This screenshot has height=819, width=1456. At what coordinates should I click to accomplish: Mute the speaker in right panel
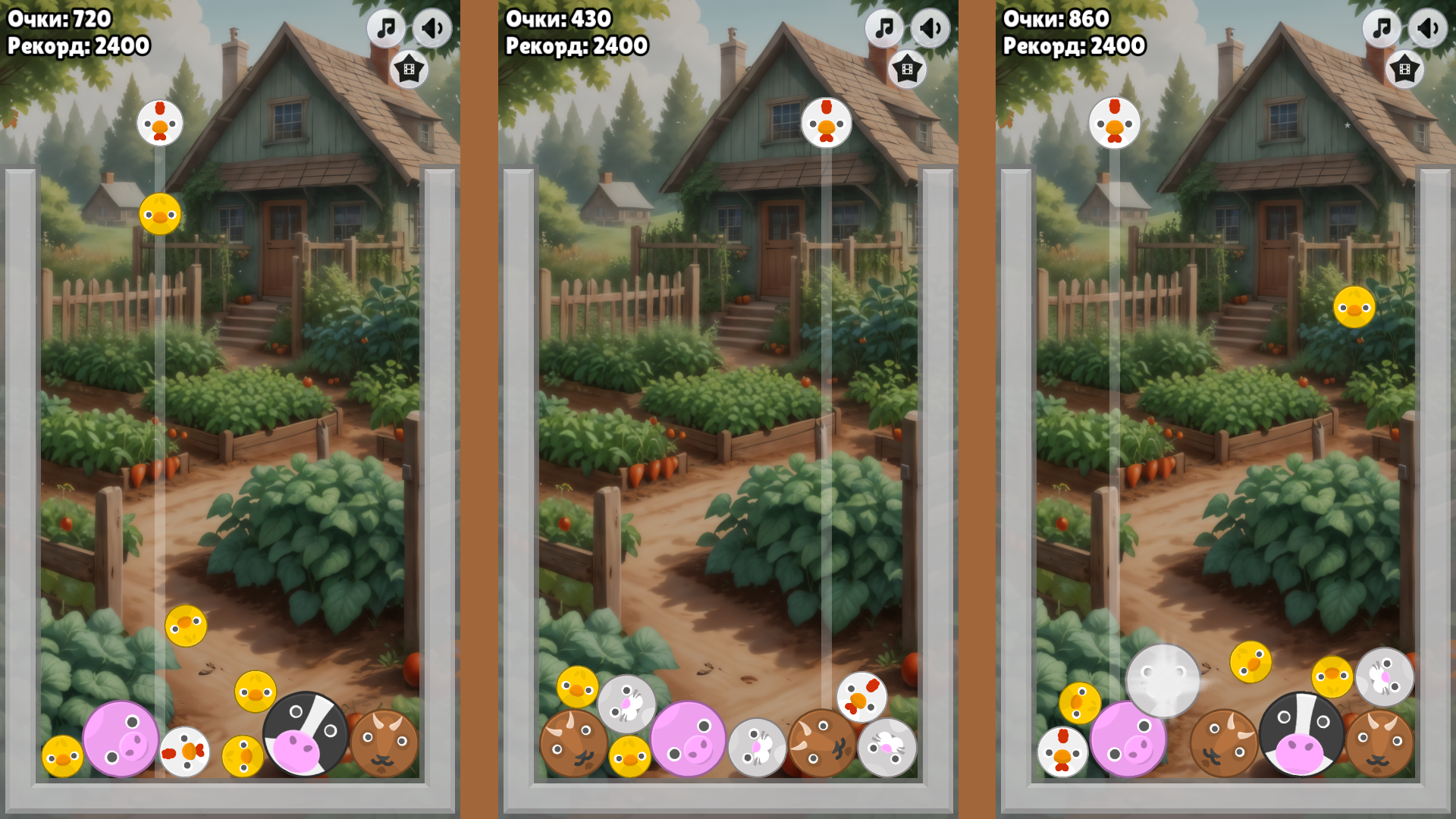point(1428,30)
